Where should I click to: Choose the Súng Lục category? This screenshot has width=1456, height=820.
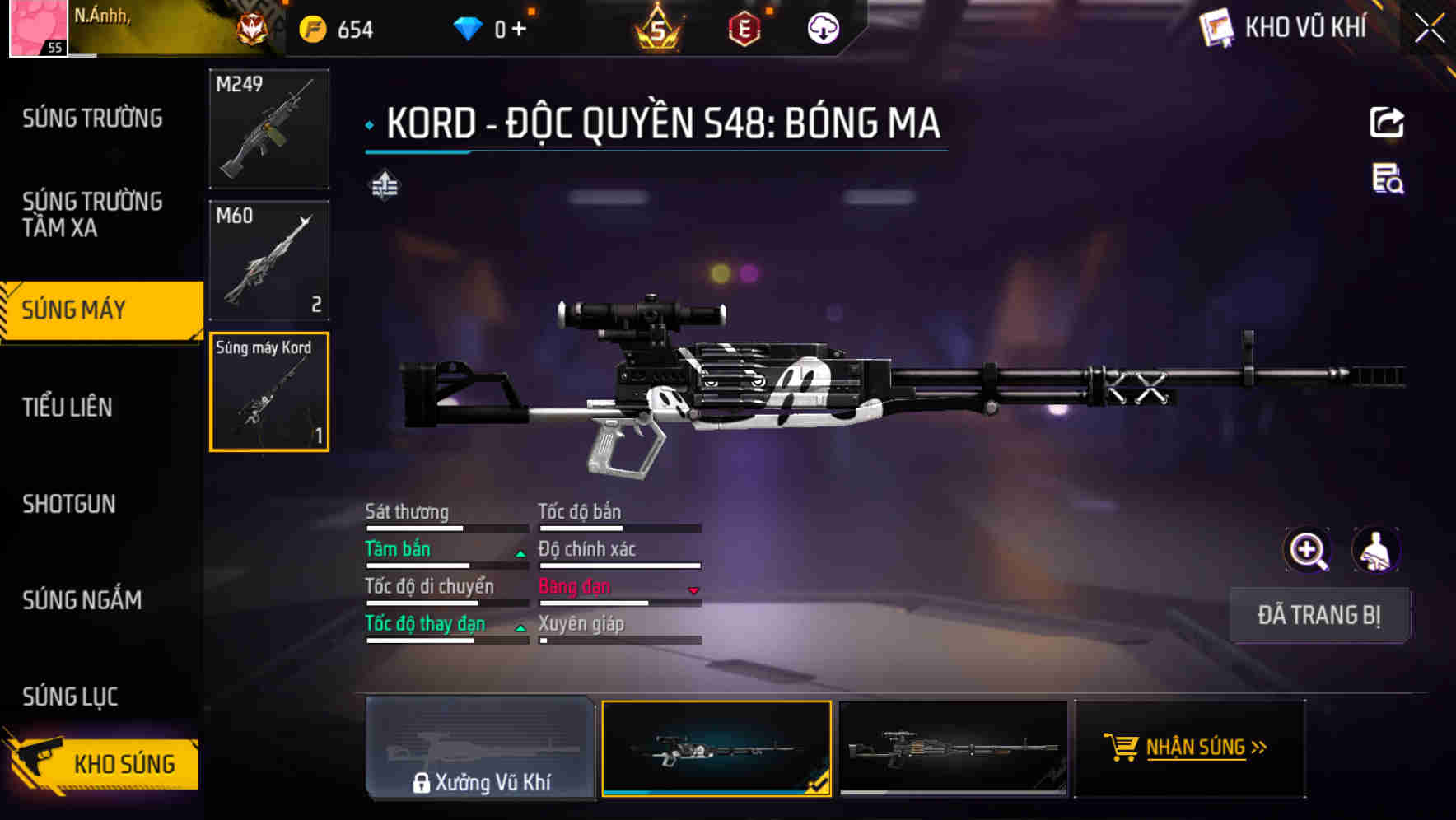(x=71, y=697)
